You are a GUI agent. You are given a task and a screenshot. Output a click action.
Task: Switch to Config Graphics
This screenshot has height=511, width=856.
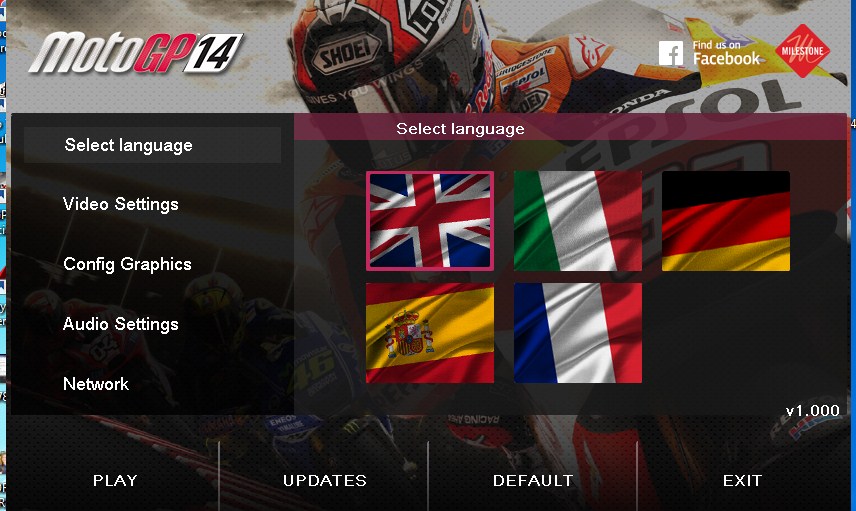coord(127,264)
